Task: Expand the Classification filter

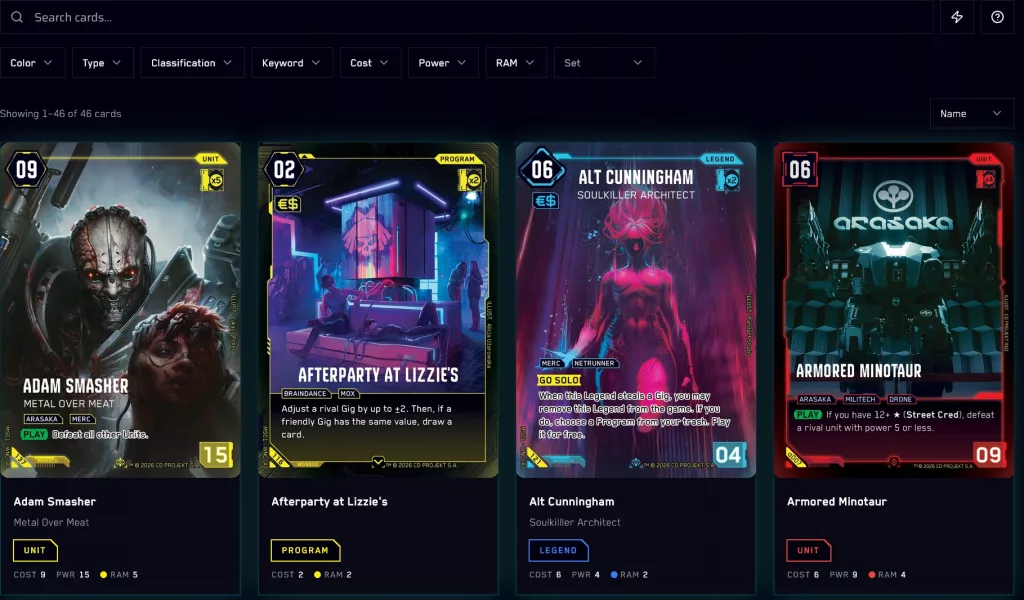Action: 193,63
